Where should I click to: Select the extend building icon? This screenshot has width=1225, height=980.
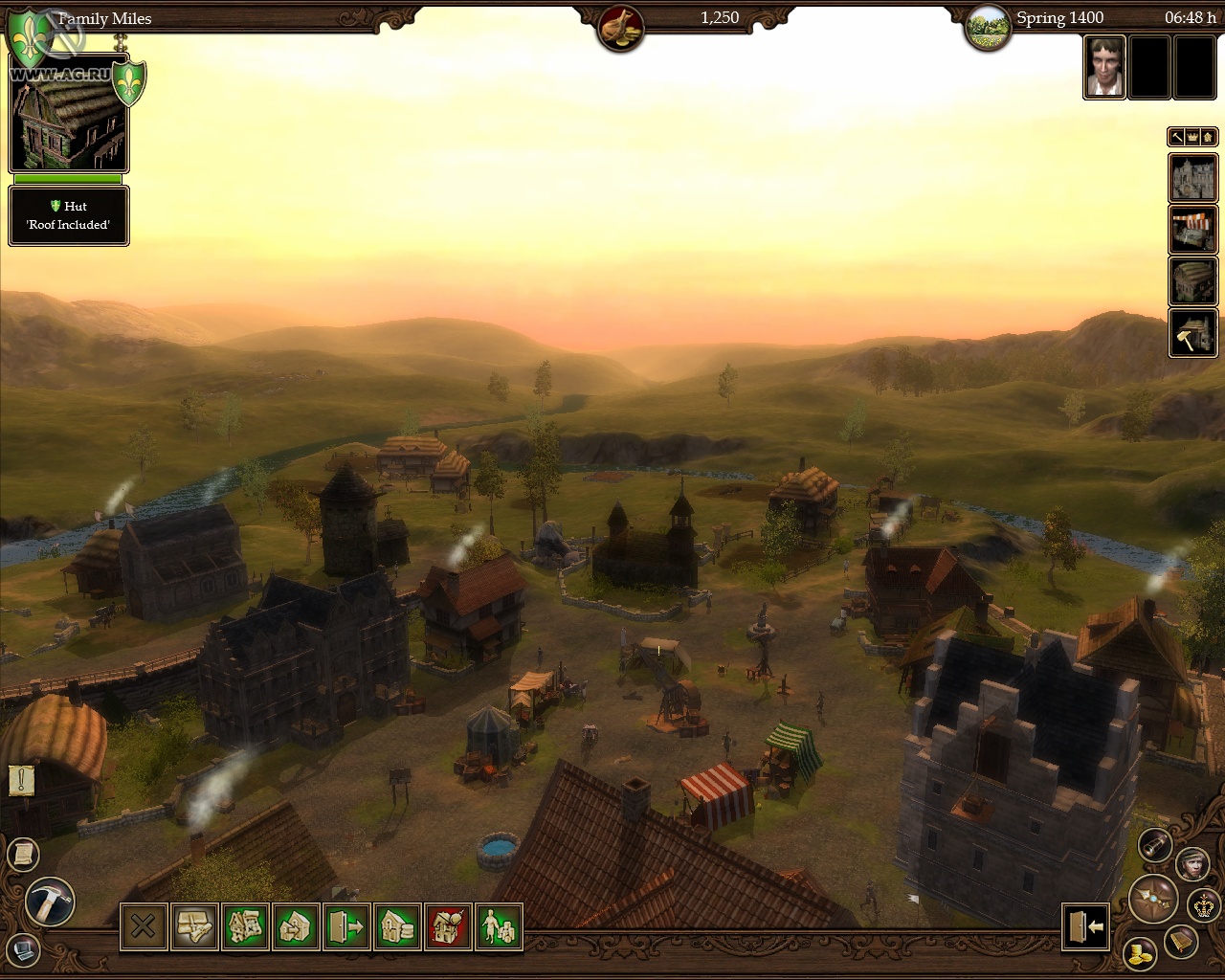[296, 926]
